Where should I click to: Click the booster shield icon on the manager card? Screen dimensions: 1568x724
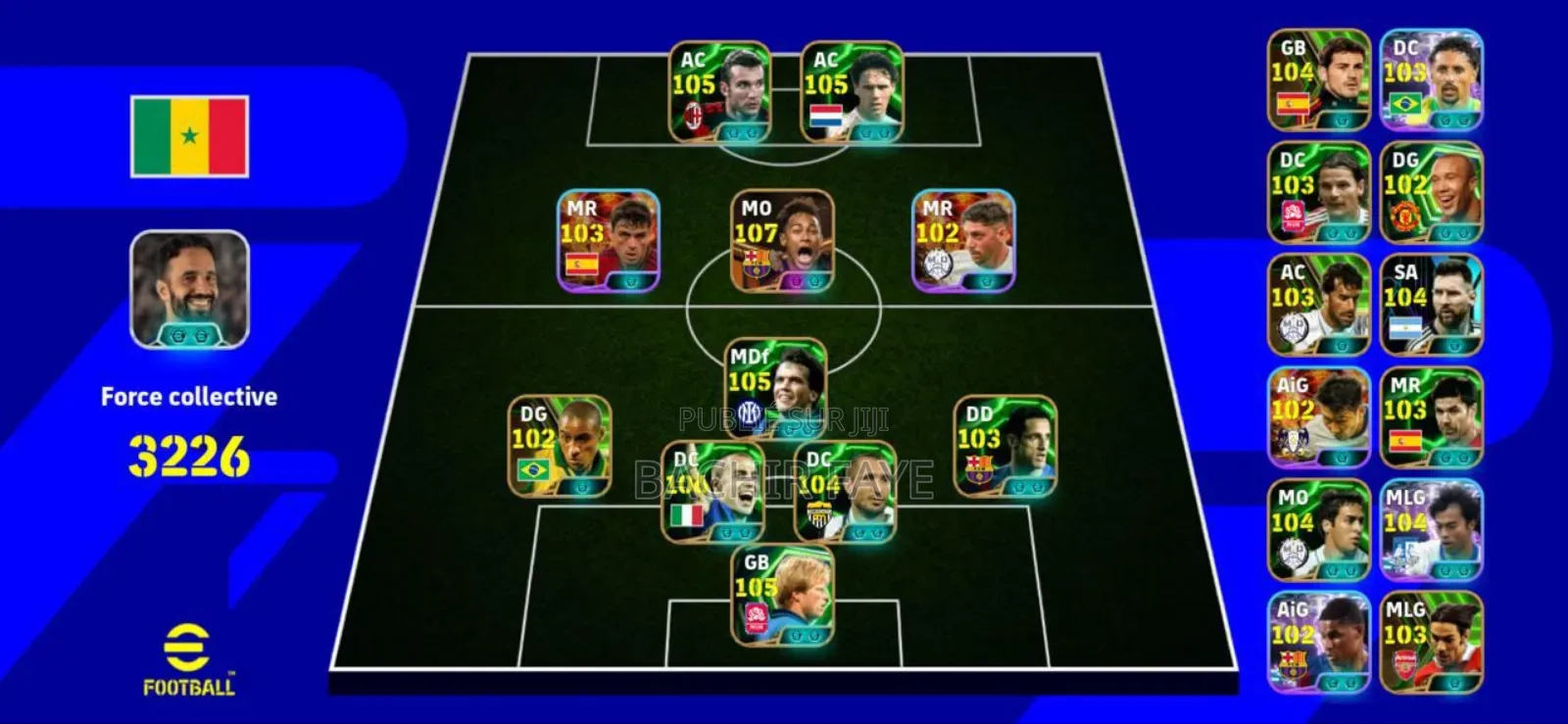(188, 336)
